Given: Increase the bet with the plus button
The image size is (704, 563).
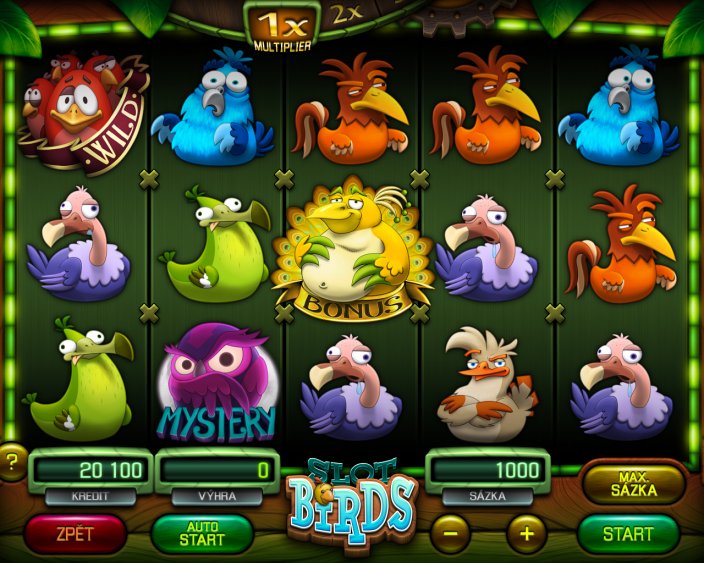Looking at the screenshot, I should click(527, 533).
